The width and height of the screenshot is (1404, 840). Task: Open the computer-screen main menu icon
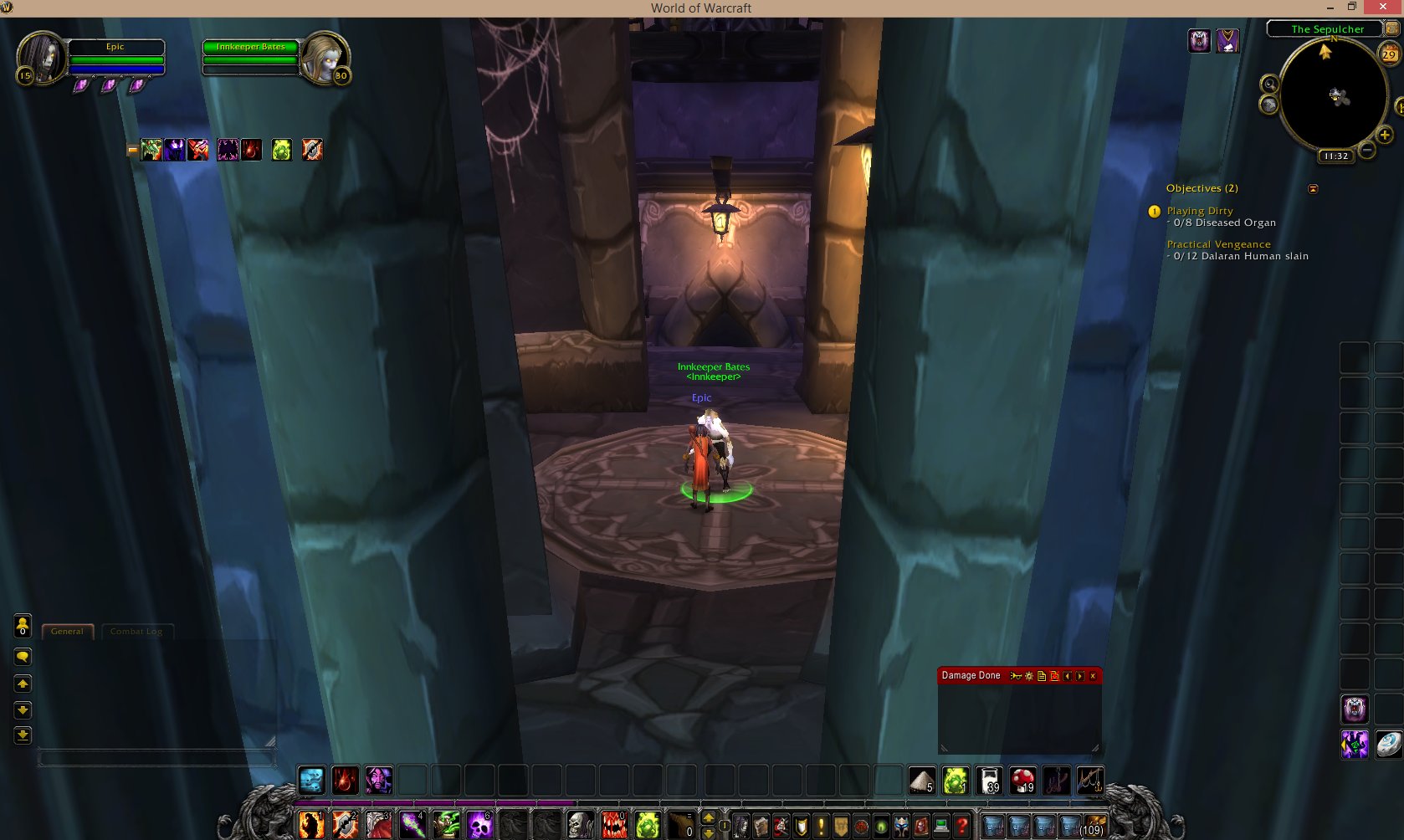940,824
